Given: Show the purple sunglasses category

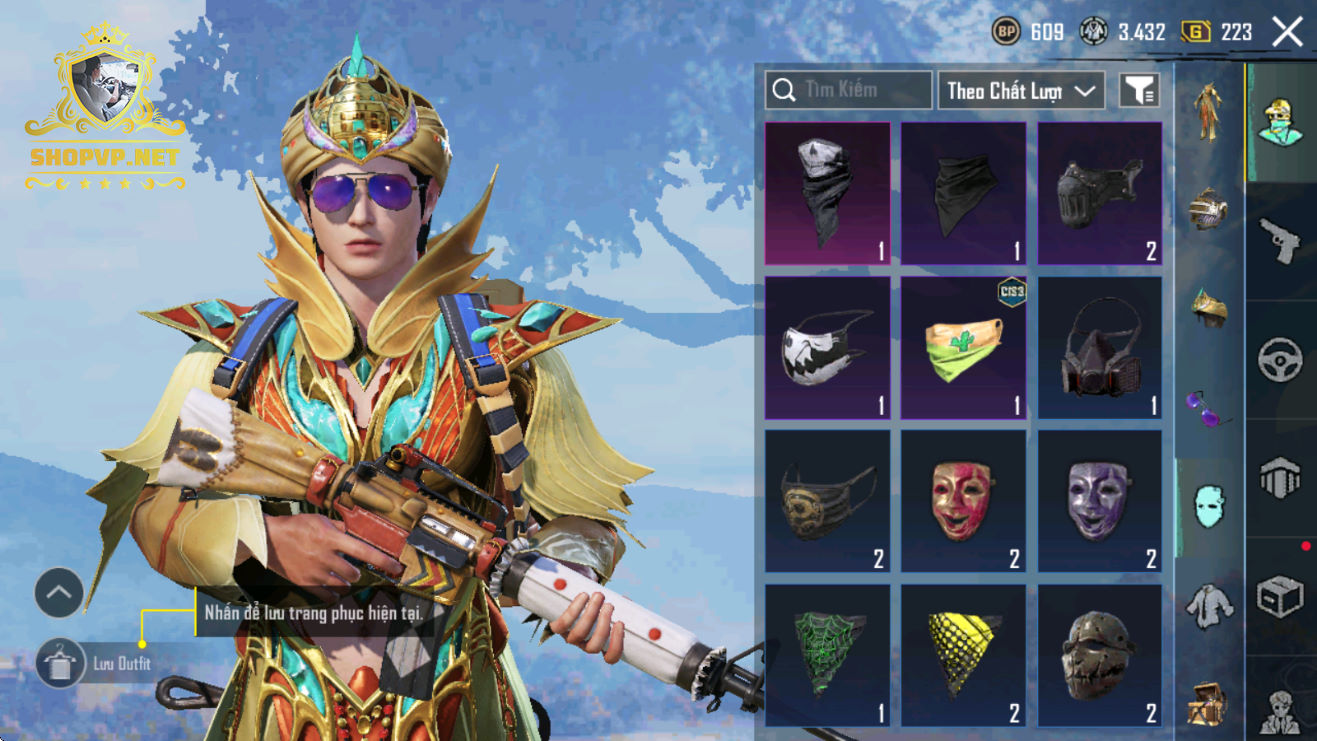Looking at the screenshot, I should click(1208, 407).
